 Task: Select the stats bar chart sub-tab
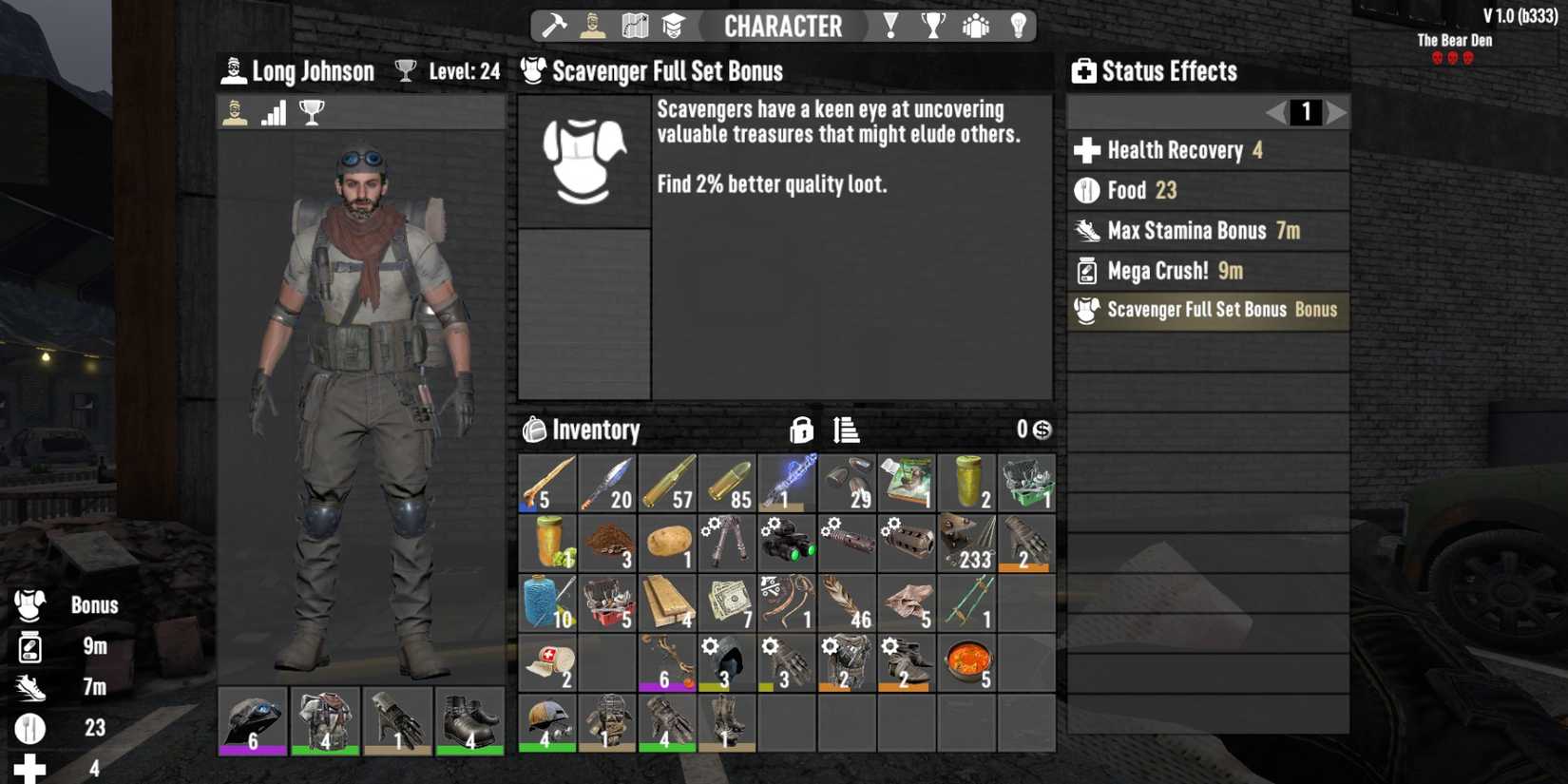click(x=272, y=112)
